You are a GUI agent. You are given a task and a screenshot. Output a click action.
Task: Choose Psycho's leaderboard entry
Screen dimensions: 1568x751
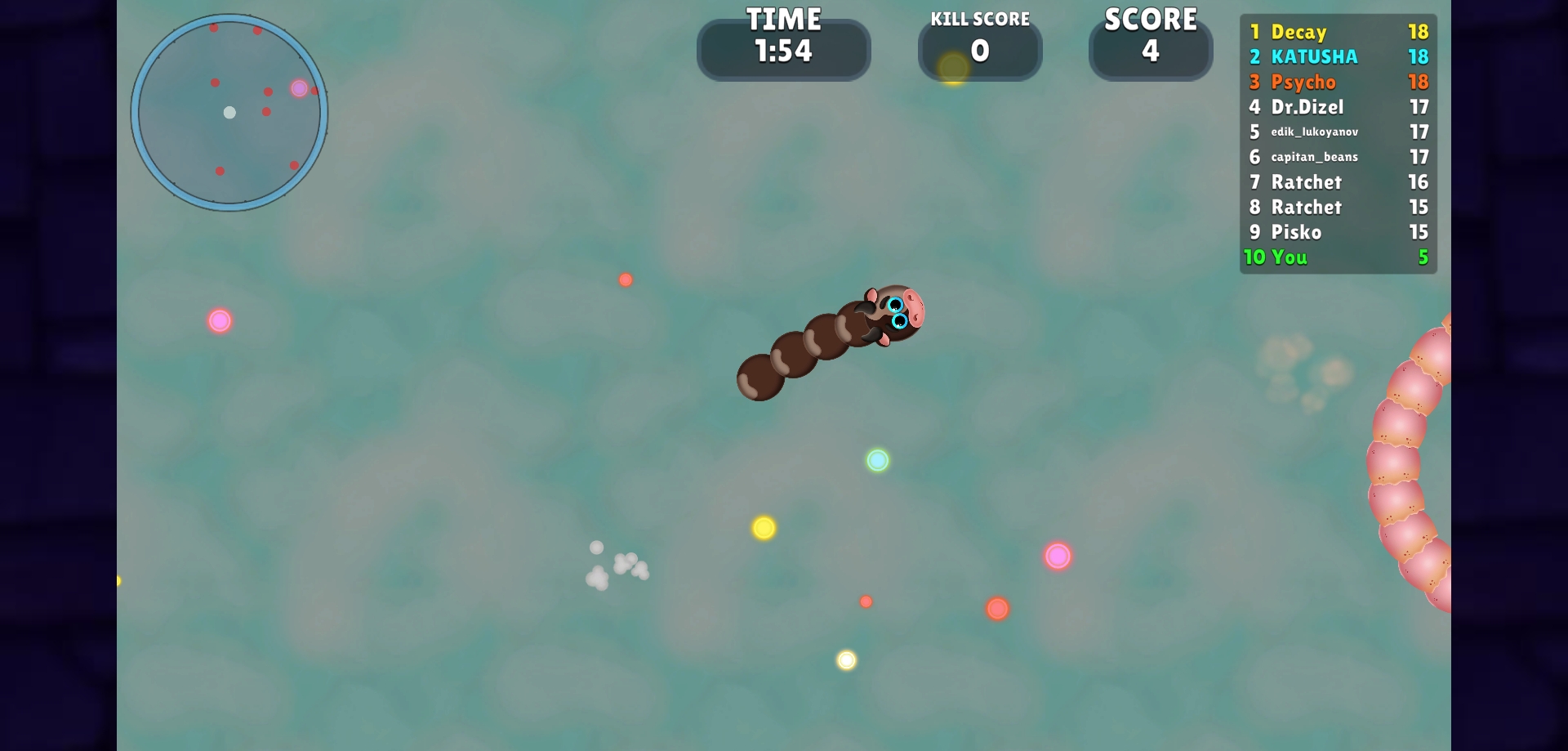(x=1338, y=82)
